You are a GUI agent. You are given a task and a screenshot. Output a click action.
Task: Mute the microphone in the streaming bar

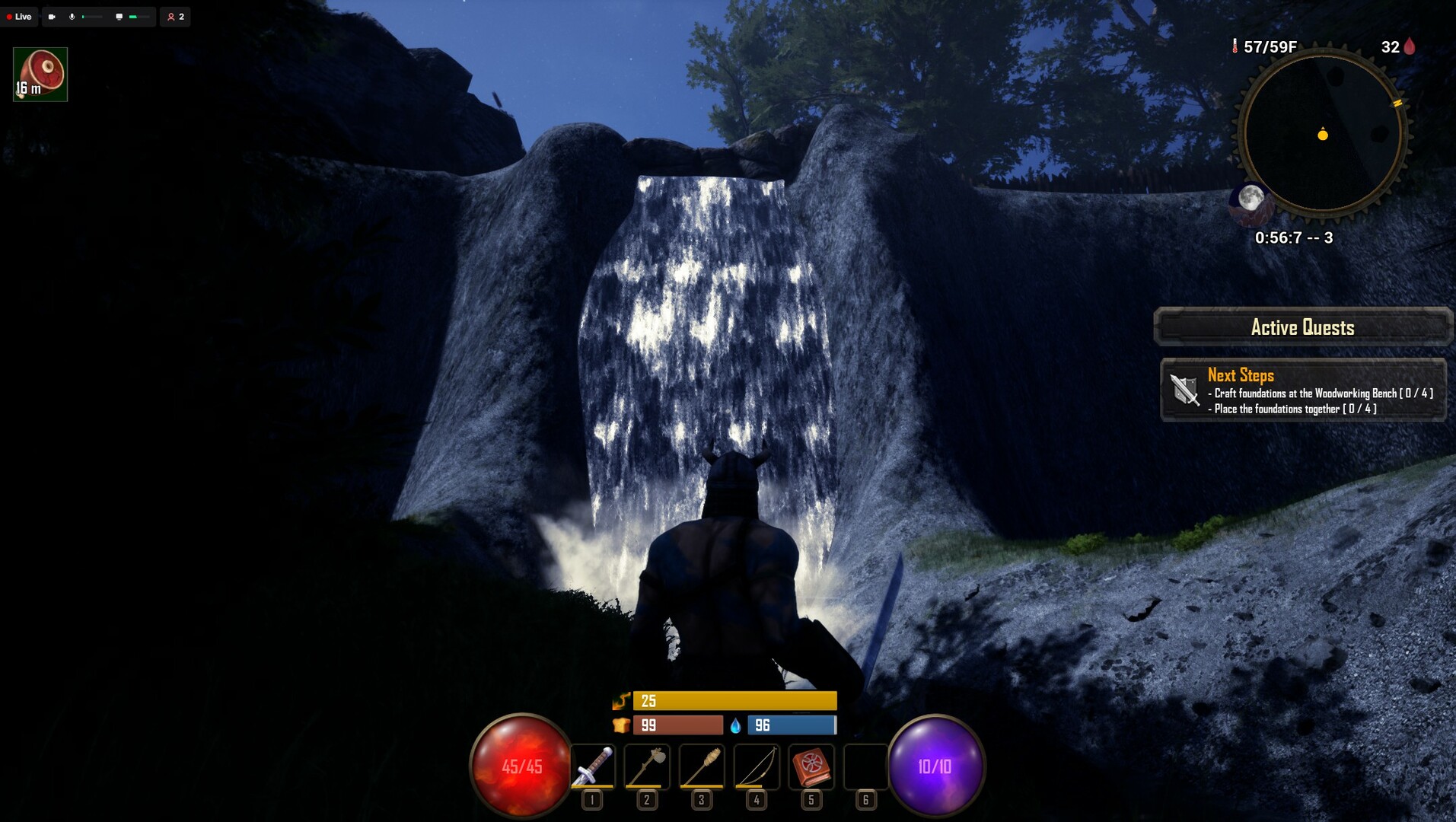(x=72, y=17)
